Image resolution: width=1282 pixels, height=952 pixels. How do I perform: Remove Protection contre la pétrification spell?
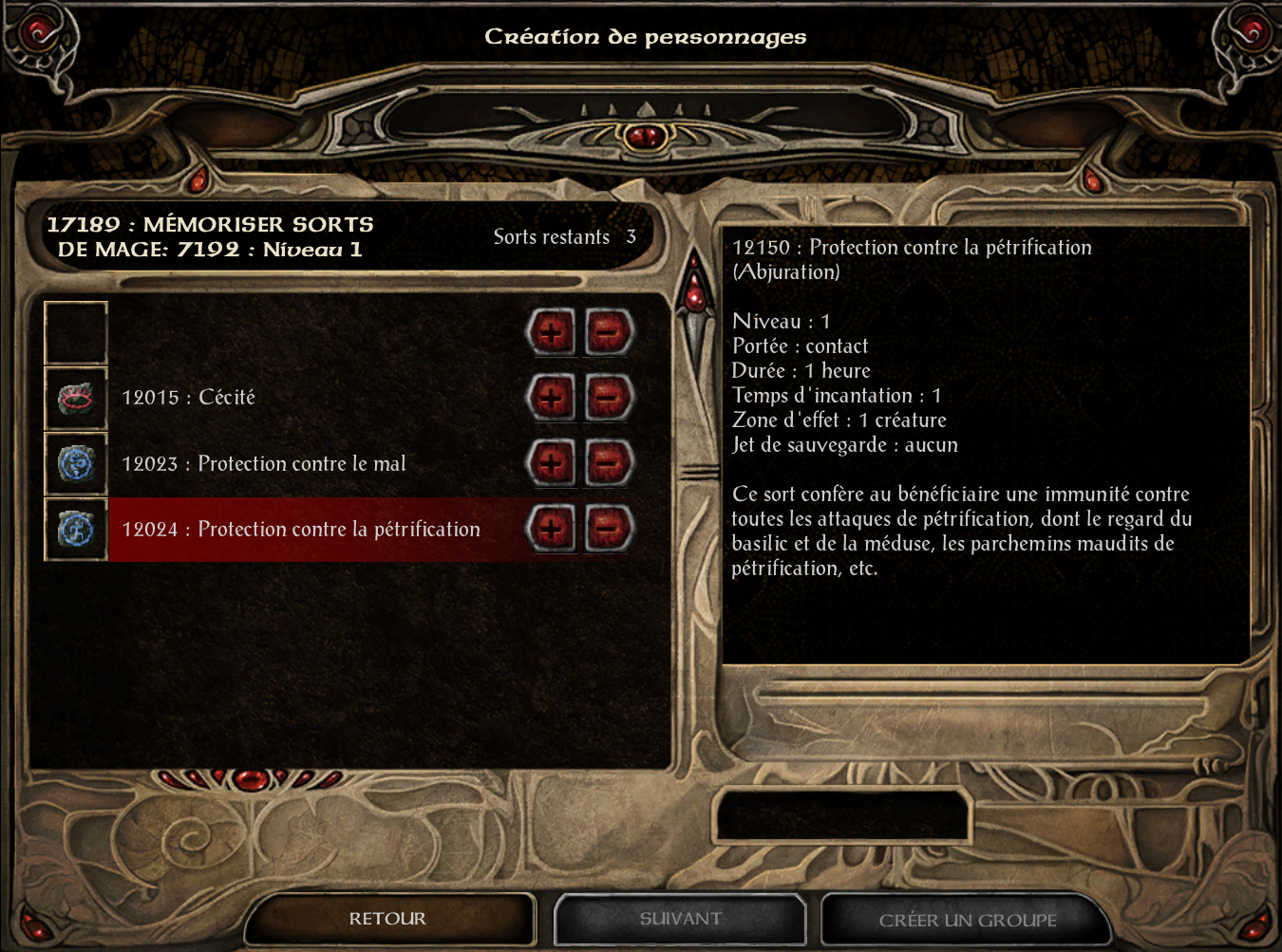pos(609,529)
